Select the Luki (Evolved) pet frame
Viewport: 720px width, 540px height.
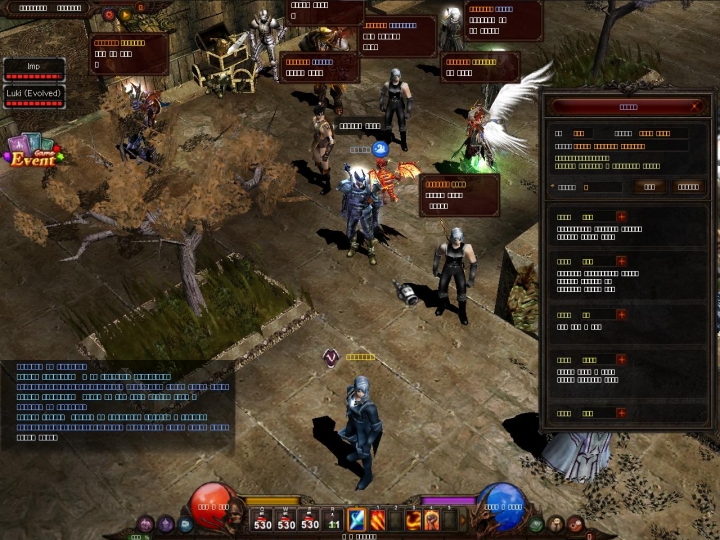click(34, 96)
